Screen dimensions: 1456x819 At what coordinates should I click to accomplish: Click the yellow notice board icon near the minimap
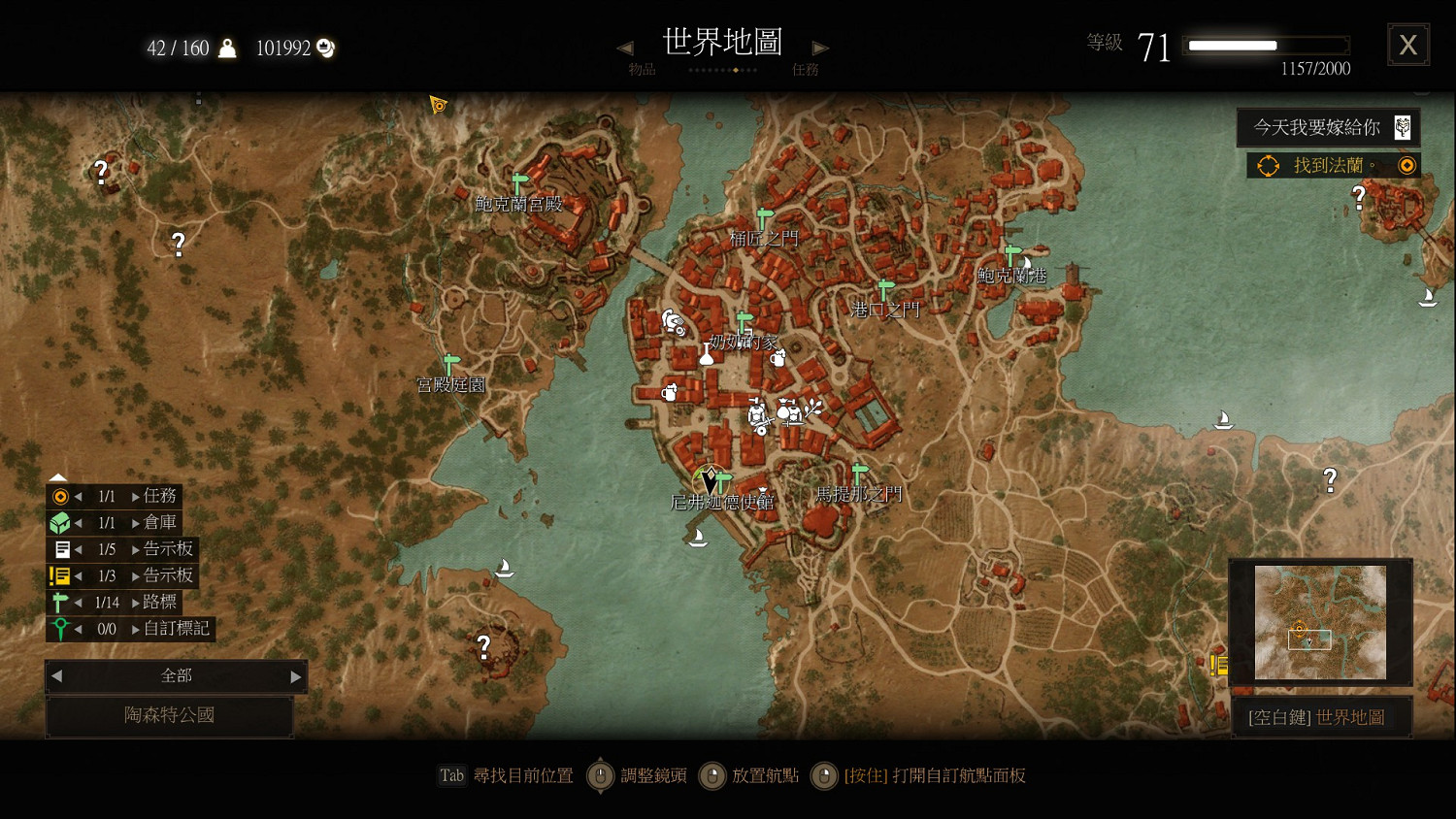point(1219,666)
